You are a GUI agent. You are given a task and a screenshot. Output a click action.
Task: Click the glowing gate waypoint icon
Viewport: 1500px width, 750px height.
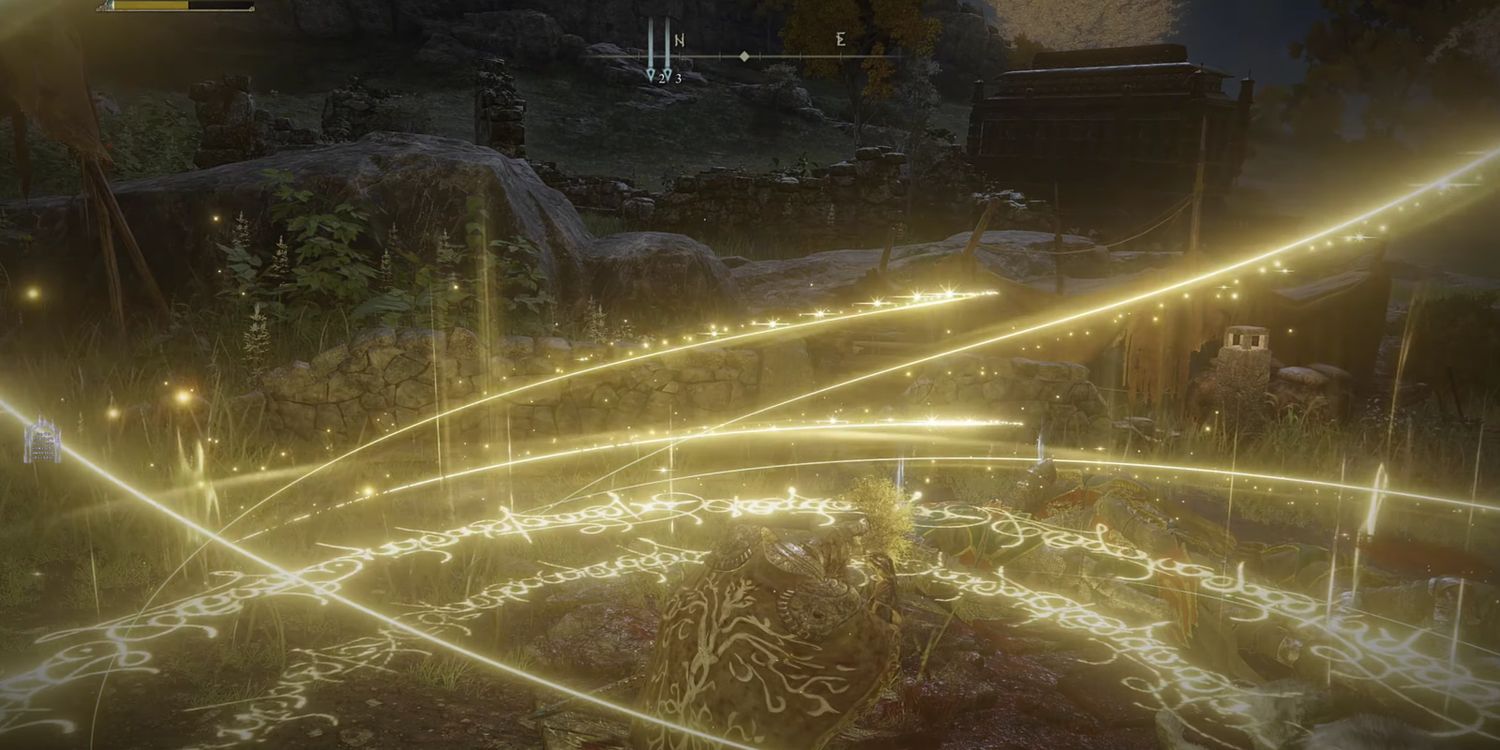42,441
